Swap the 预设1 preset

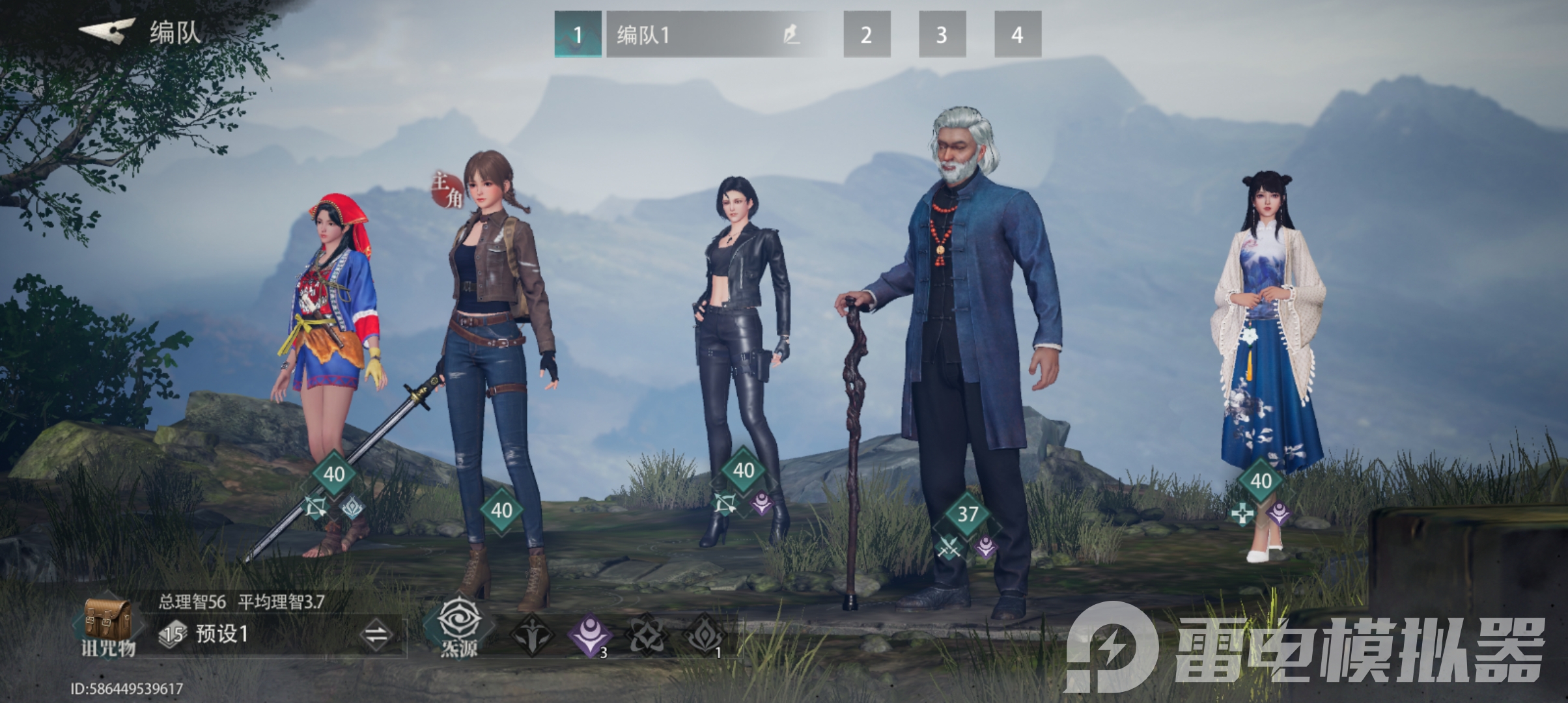[x=376, y=635]
